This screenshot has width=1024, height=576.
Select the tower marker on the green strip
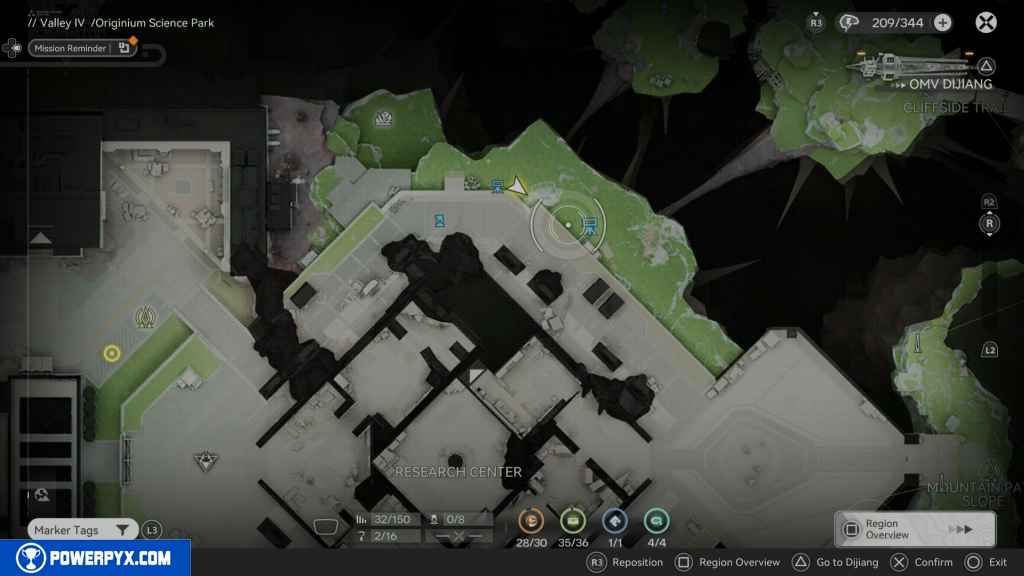(144, 319)
